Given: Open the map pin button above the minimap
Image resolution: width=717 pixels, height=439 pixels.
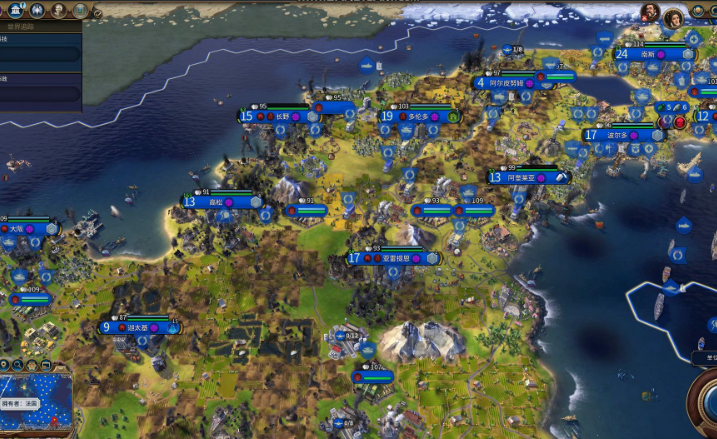Looking at the screenshot, I should (5, 364).
